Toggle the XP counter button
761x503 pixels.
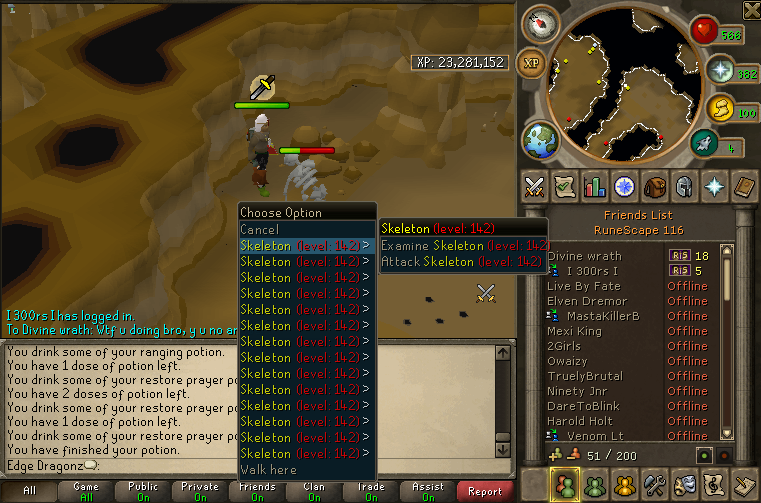(532, 62)
